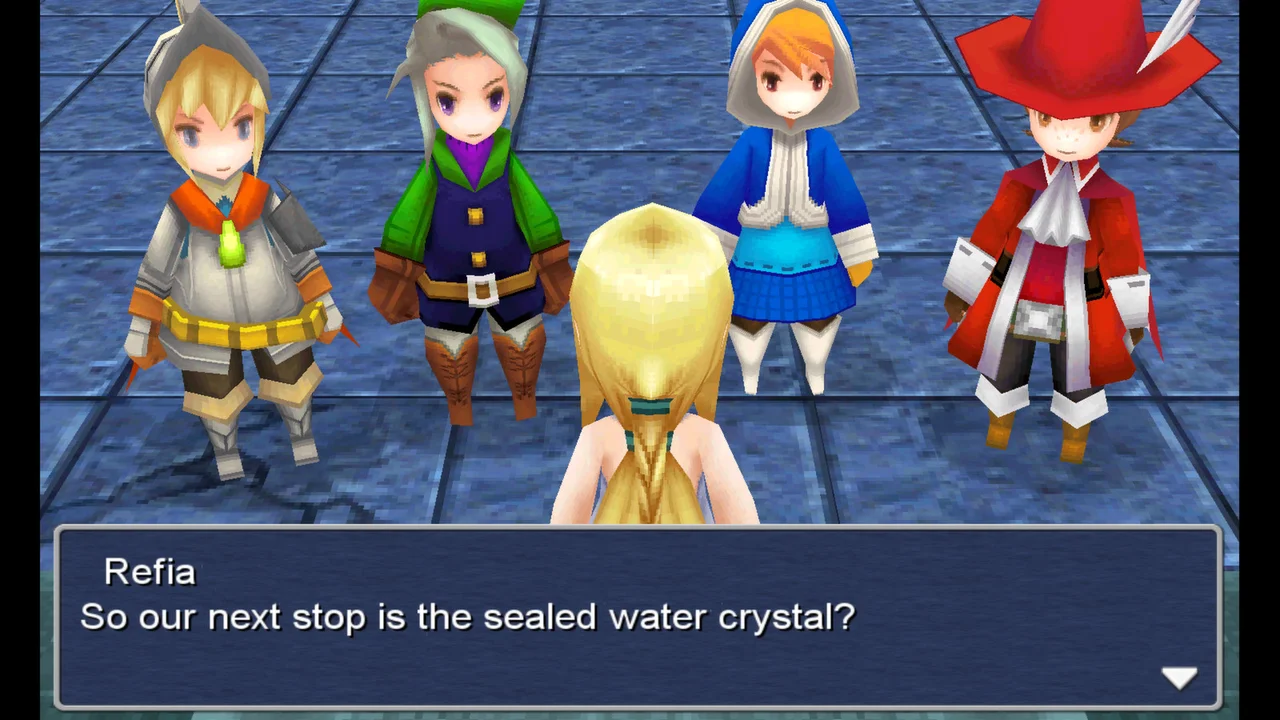Click the dialogue text about the water crystal

[465, 617]
